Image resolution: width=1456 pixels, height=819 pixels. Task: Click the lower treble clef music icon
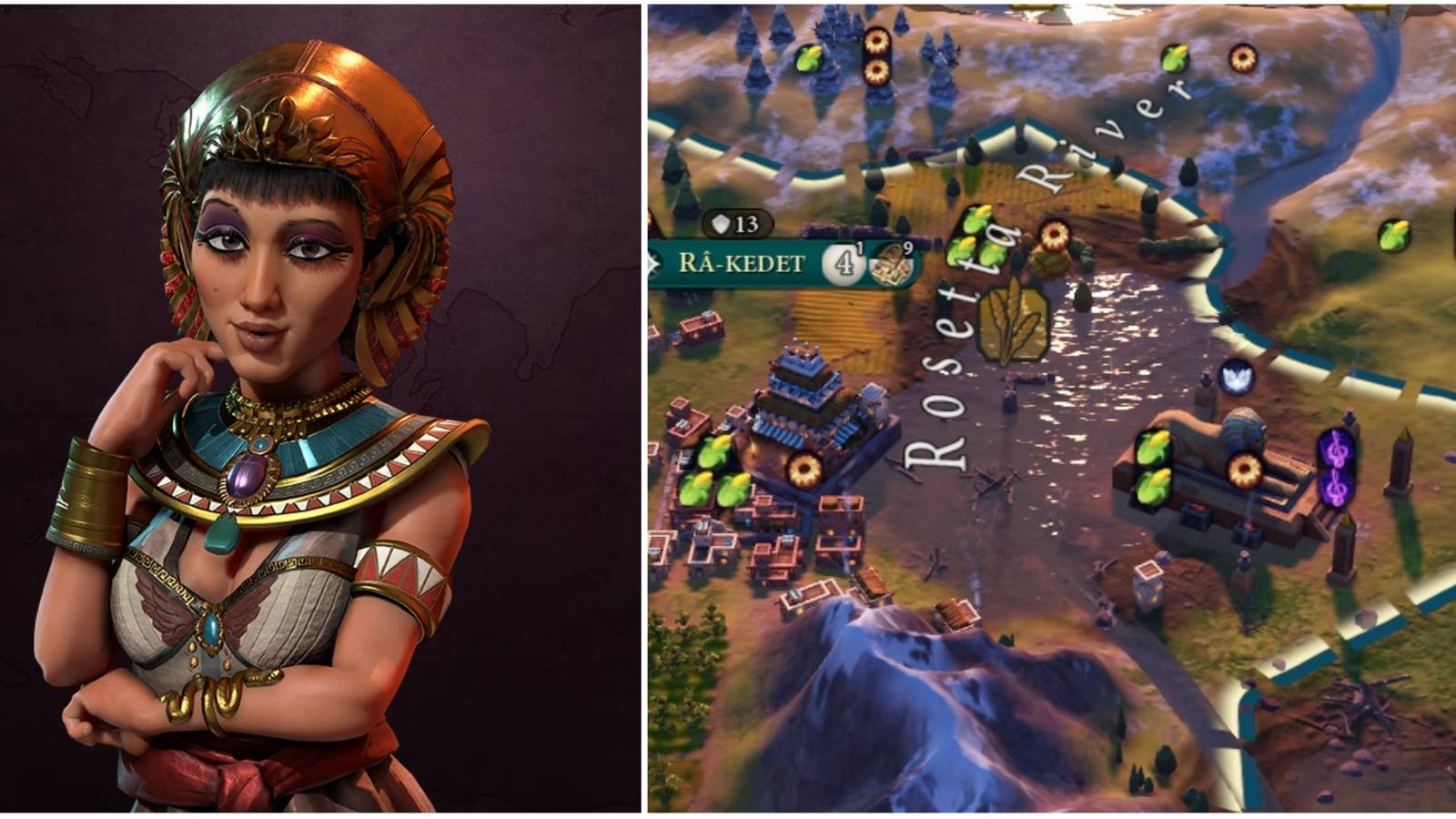pyautogui.click(x=1335, y=489)
